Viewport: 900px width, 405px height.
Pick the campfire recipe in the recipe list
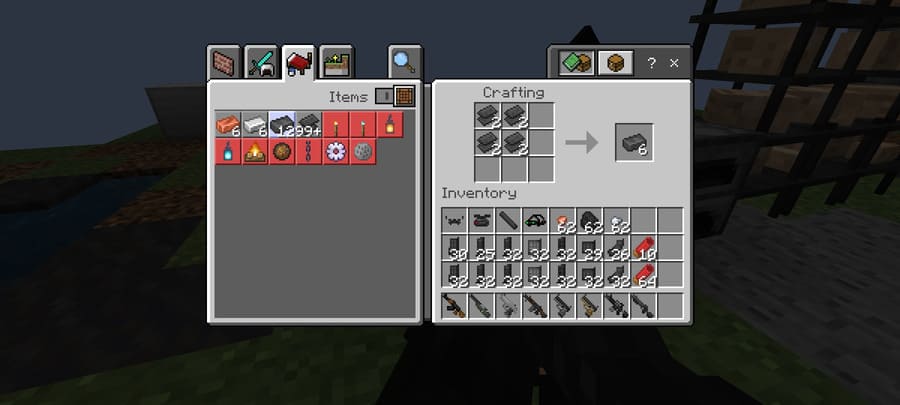(254, 152)
